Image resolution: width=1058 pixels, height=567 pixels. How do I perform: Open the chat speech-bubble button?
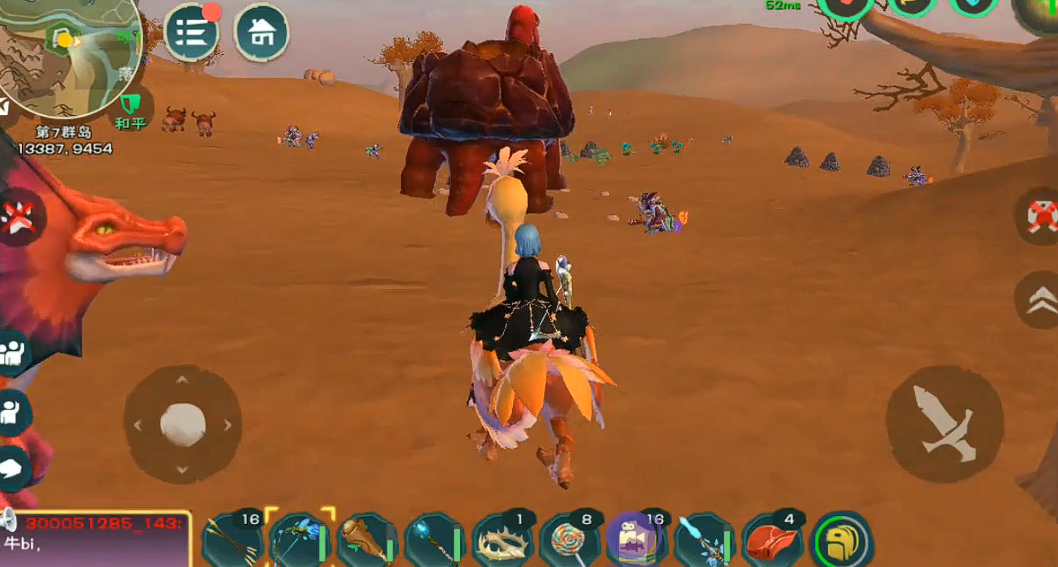[x=12, y=466]
